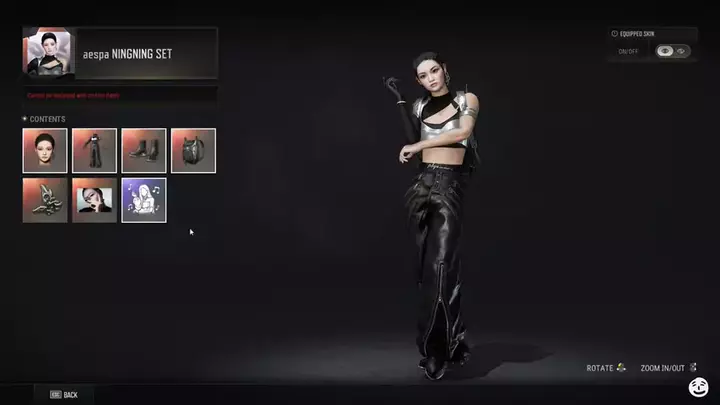
Task: Choose the silver ornament item tile
Action: 45,200
